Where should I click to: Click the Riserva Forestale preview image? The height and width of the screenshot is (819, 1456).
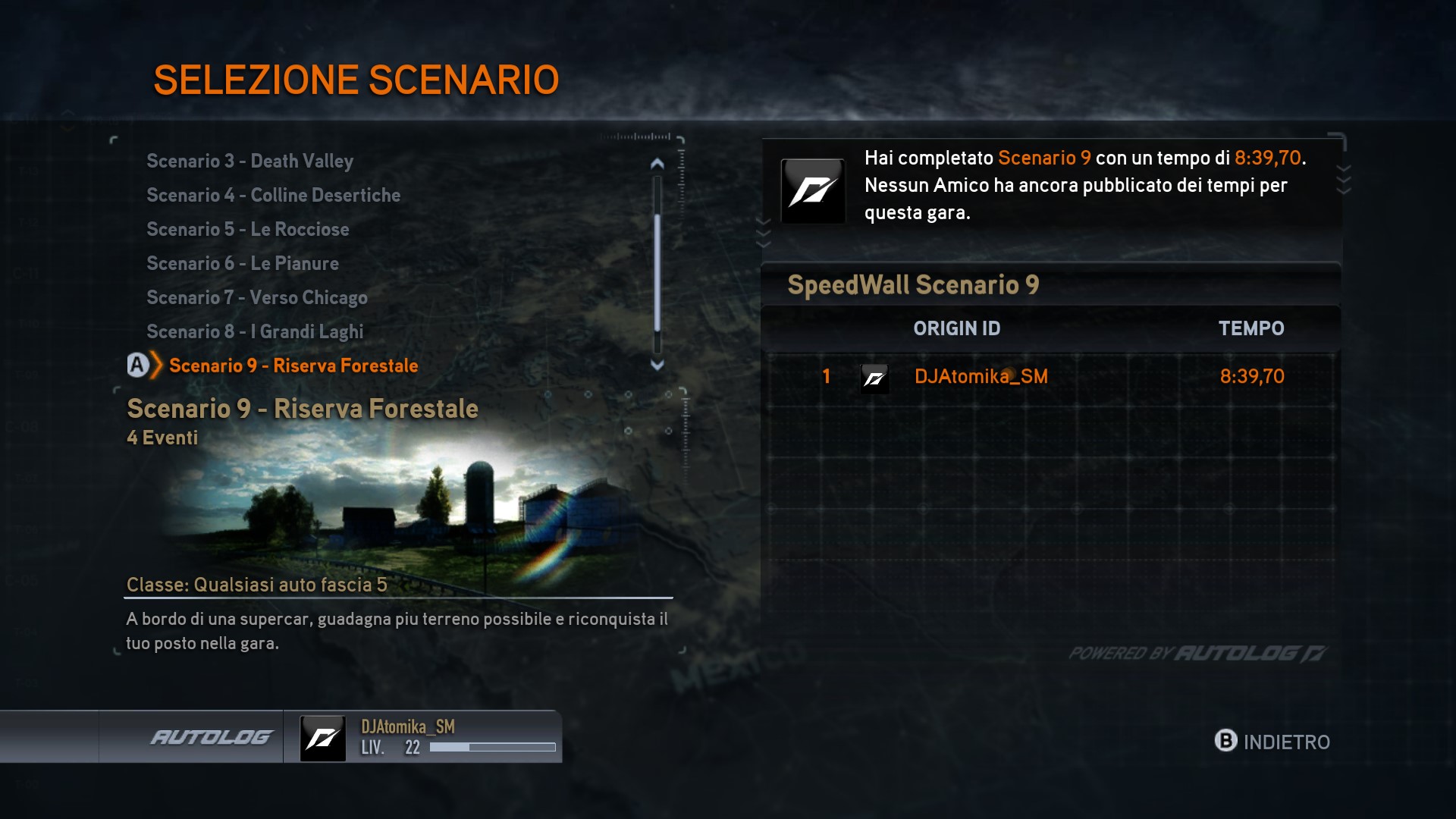click(x=402, y=508)
